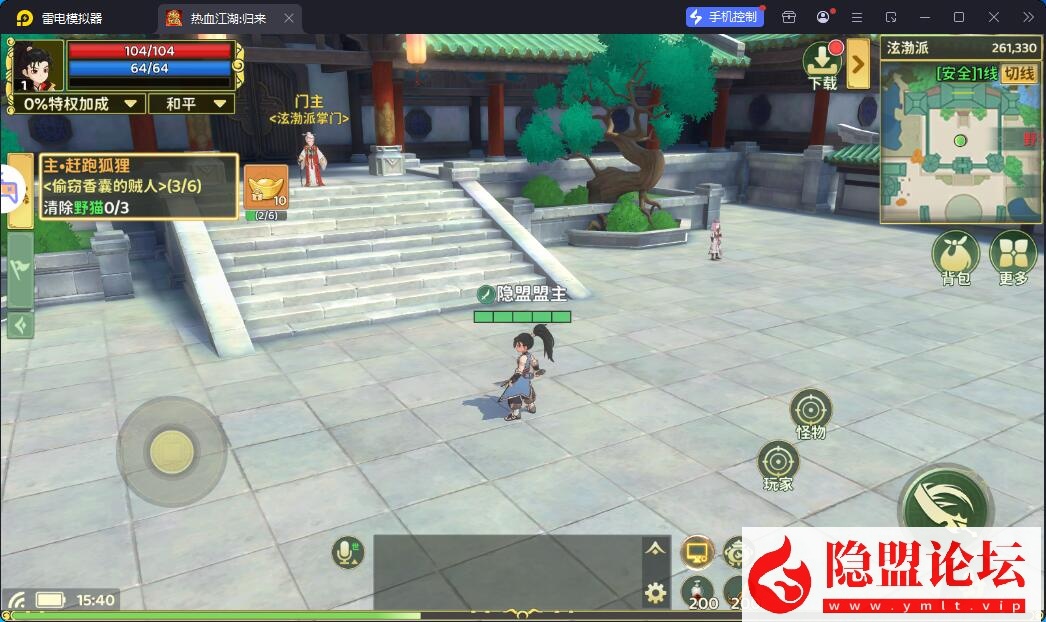Viewport: 1046px width, 622px height.
Task: Expand the chat box upward arrow
Action: 655,548
